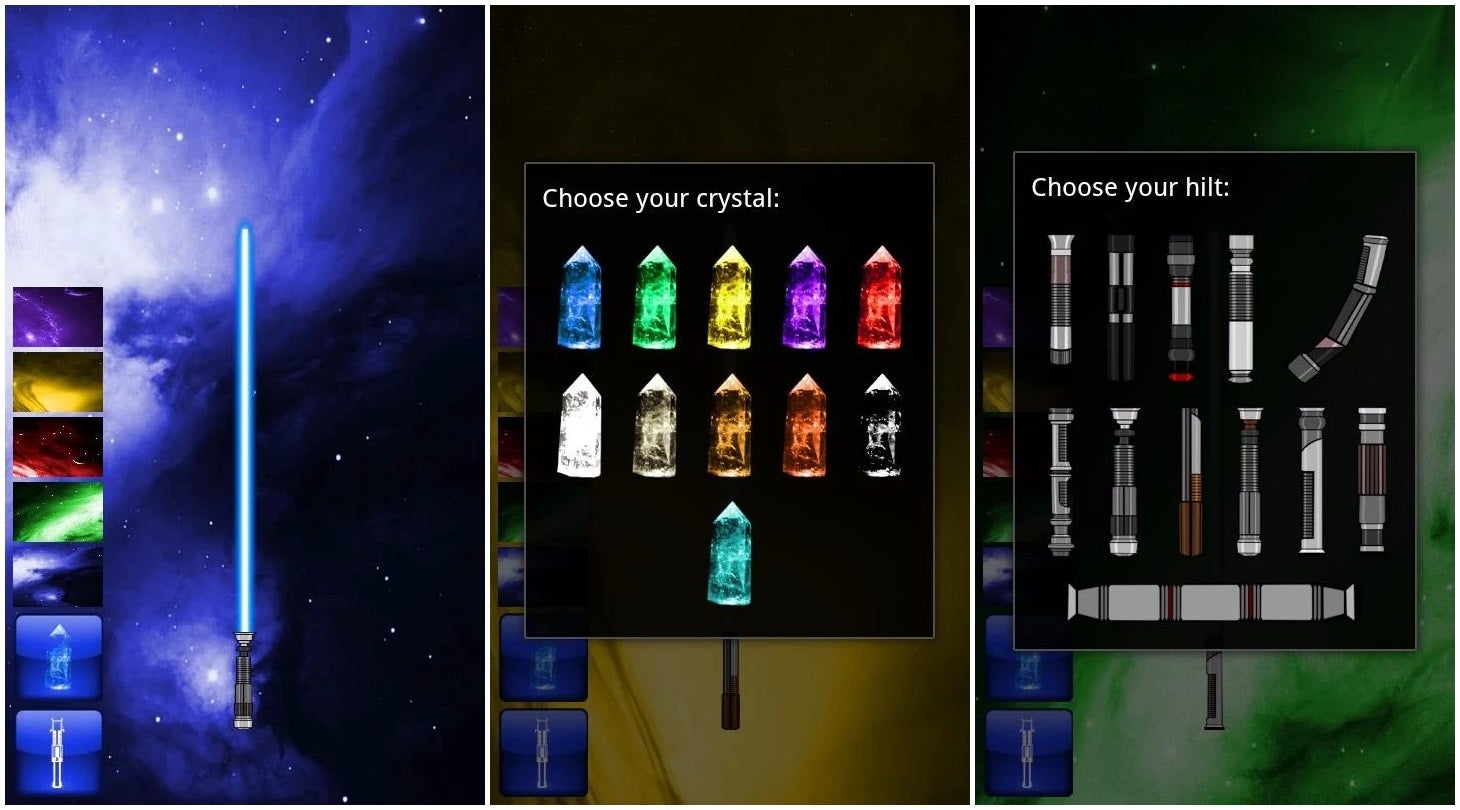The width and height of the screenshot is (1460, 810).
Task: Select the all-black lightsaber hilt
Action: [1121, 308]
